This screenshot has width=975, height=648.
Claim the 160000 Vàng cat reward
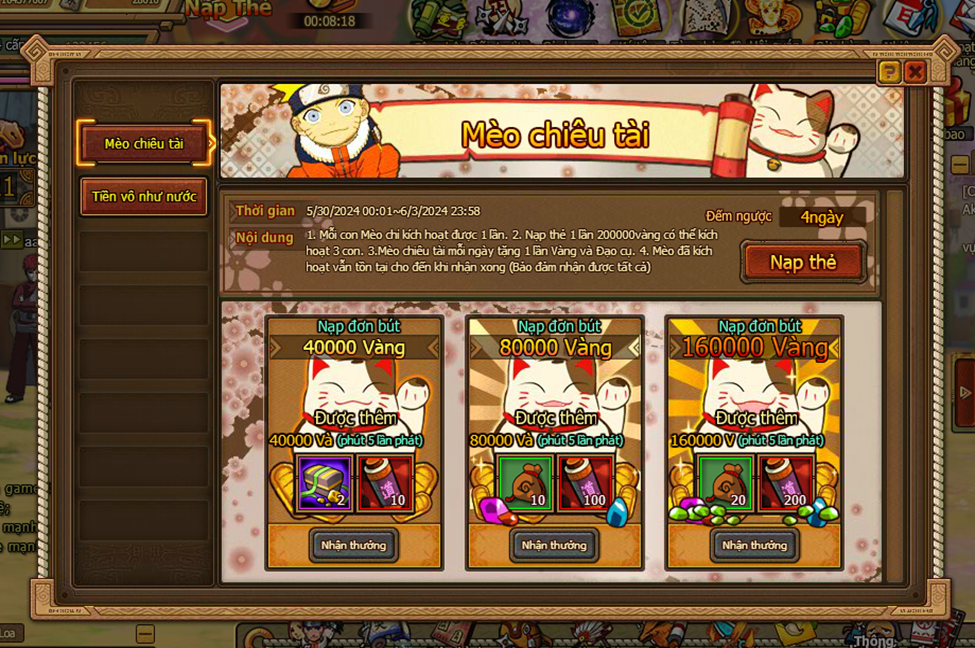753,545
